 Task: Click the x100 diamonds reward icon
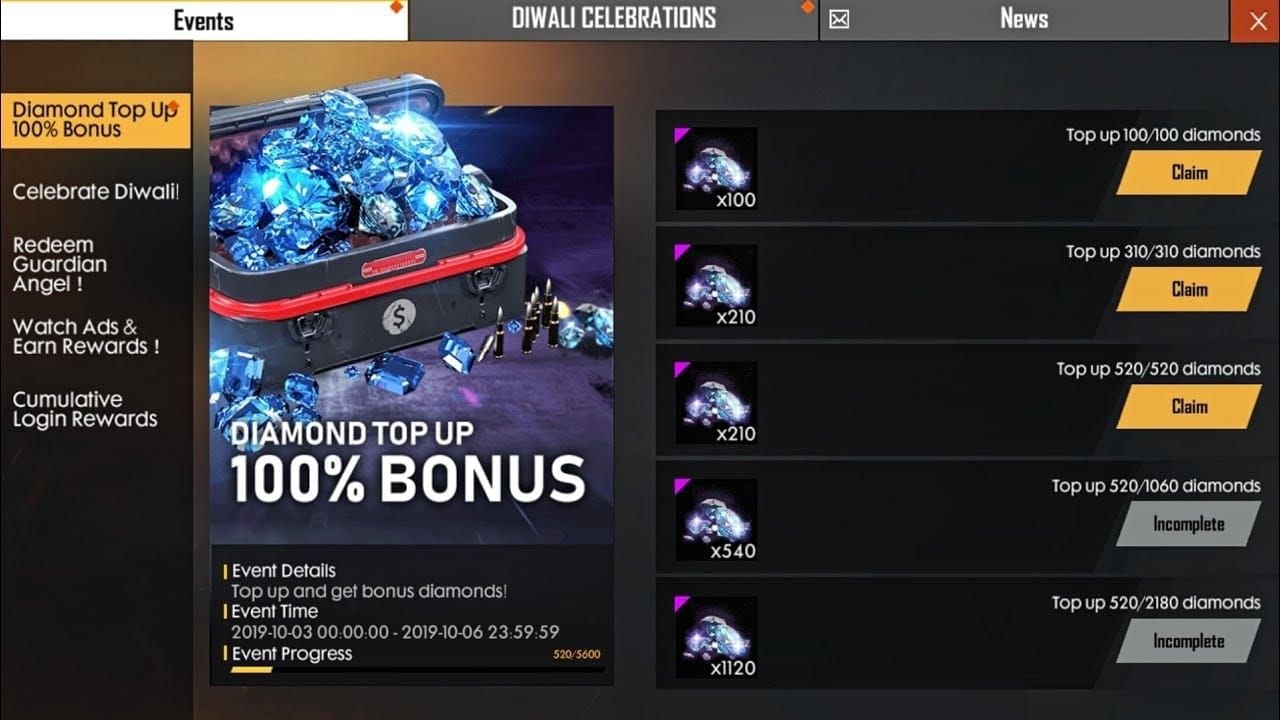coord(714,170)
